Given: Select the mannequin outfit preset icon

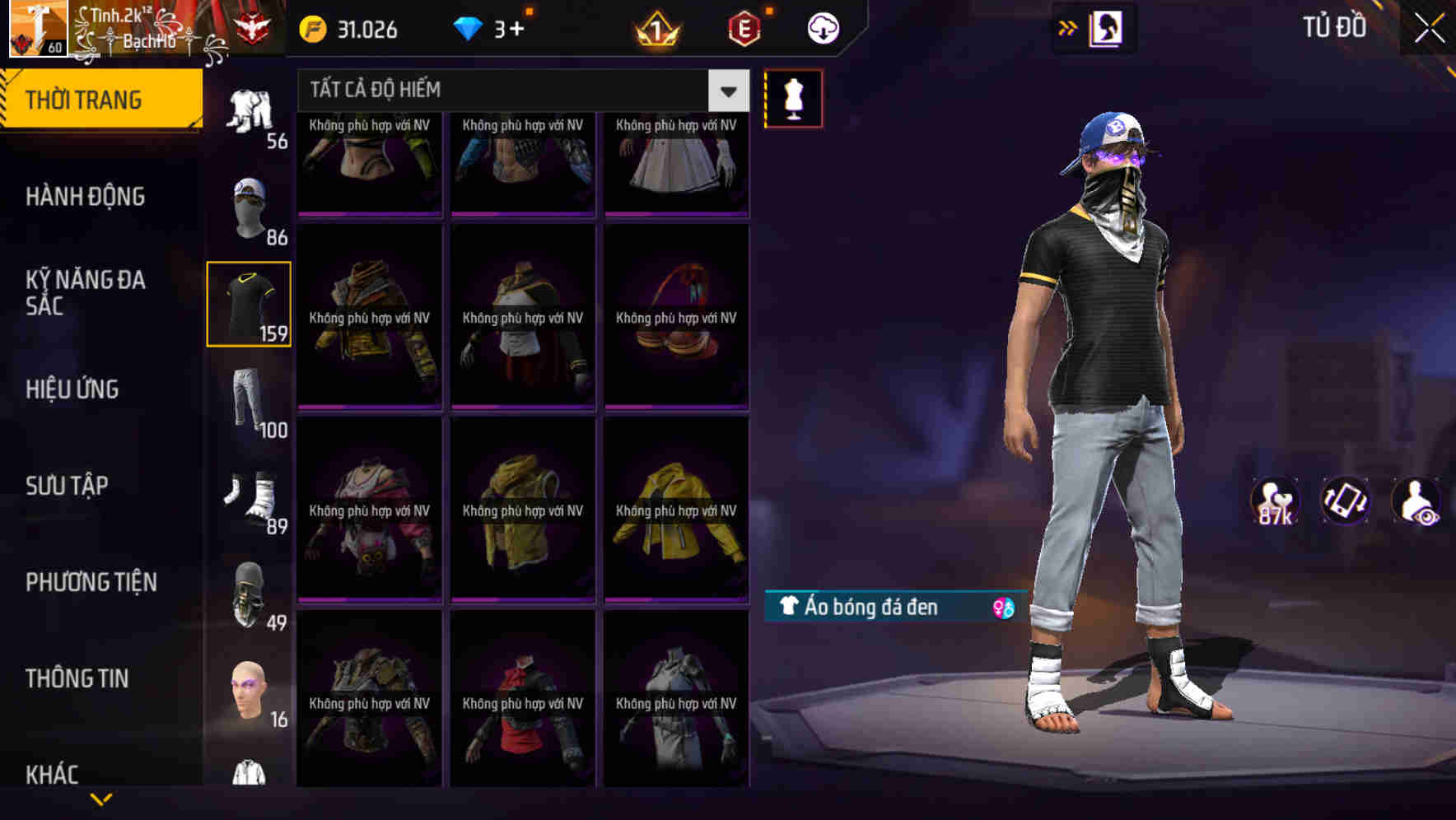Looking at the screenshot, I should tap(793, 98).
